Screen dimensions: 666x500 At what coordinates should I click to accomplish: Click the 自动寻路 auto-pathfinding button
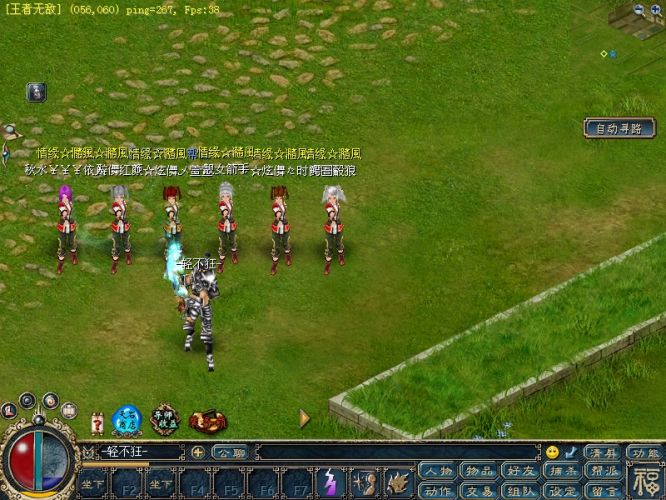[x=621, y=128]
